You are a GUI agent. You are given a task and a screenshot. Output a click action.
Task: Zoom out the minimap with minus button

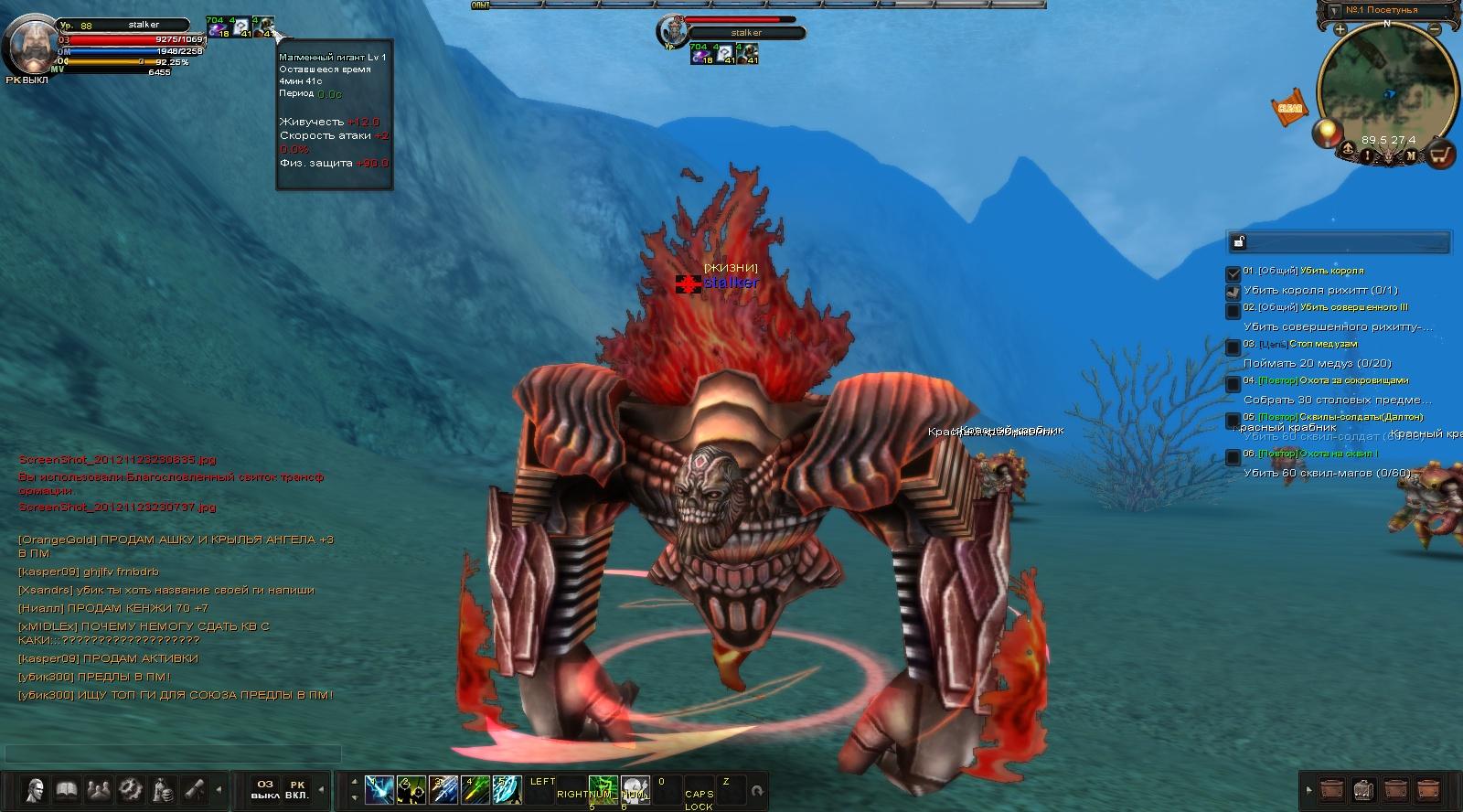(1435, 29)
